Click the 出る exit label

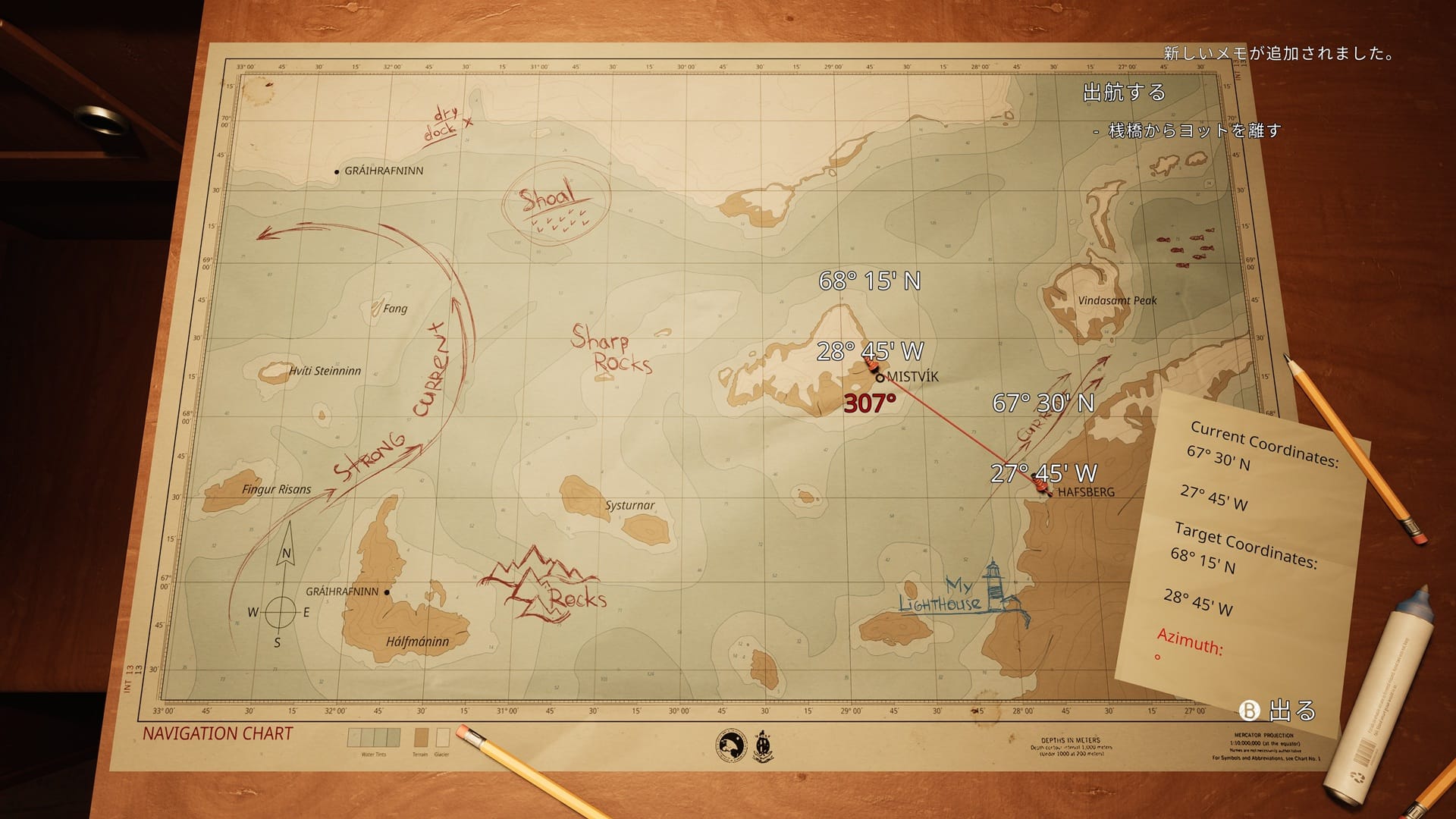coord(1291,711)
